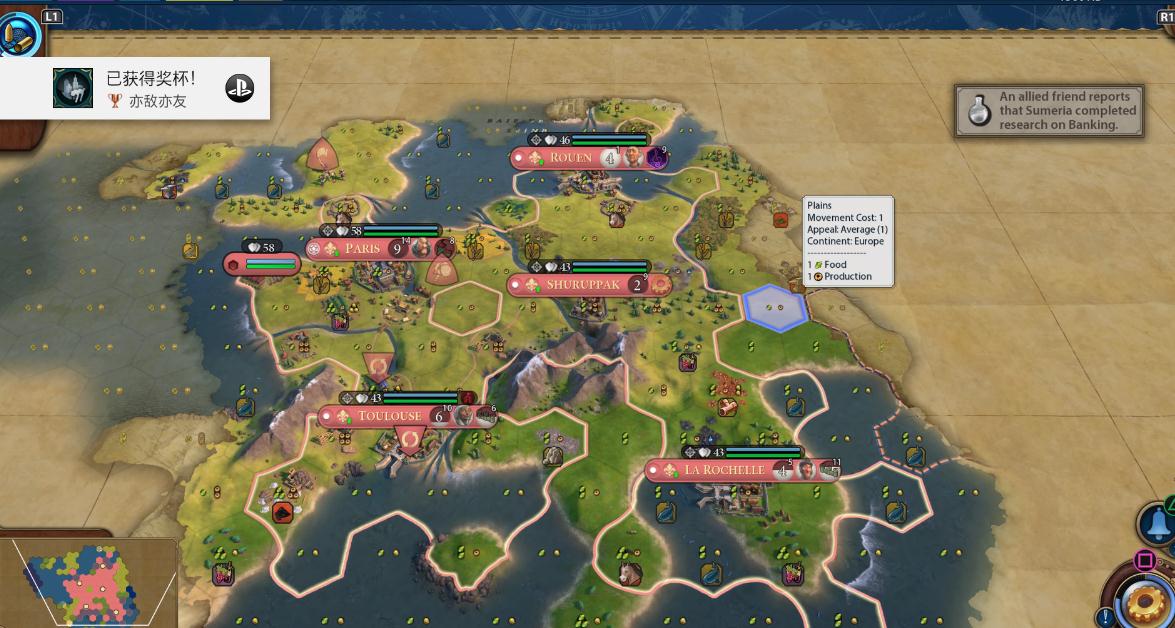The image size is (1175, 628).
Task: Select the highlighted blue plains hex tile
Action: pos(775,306)
